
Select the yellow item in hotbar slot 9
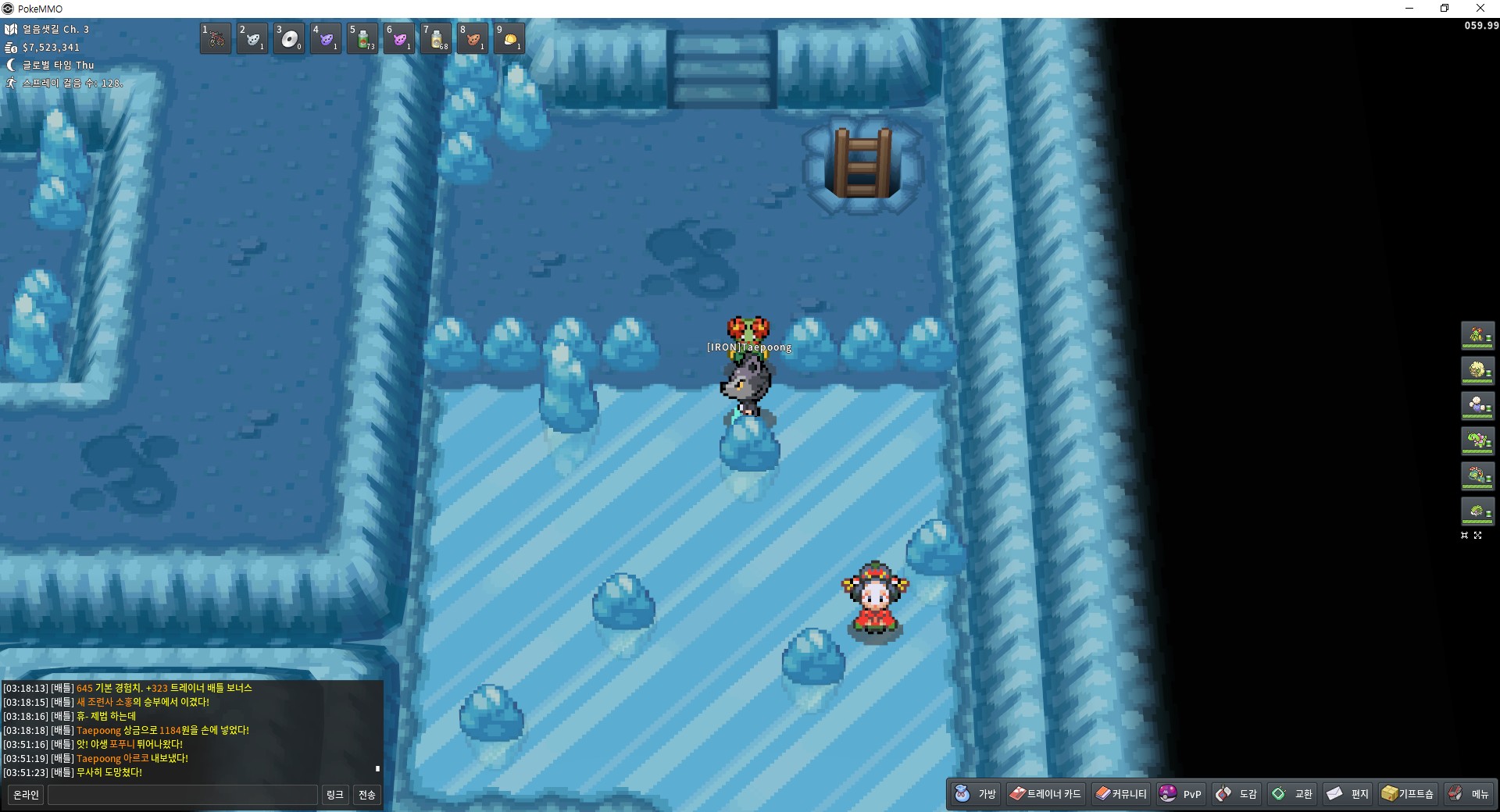(x=509, y=38)
